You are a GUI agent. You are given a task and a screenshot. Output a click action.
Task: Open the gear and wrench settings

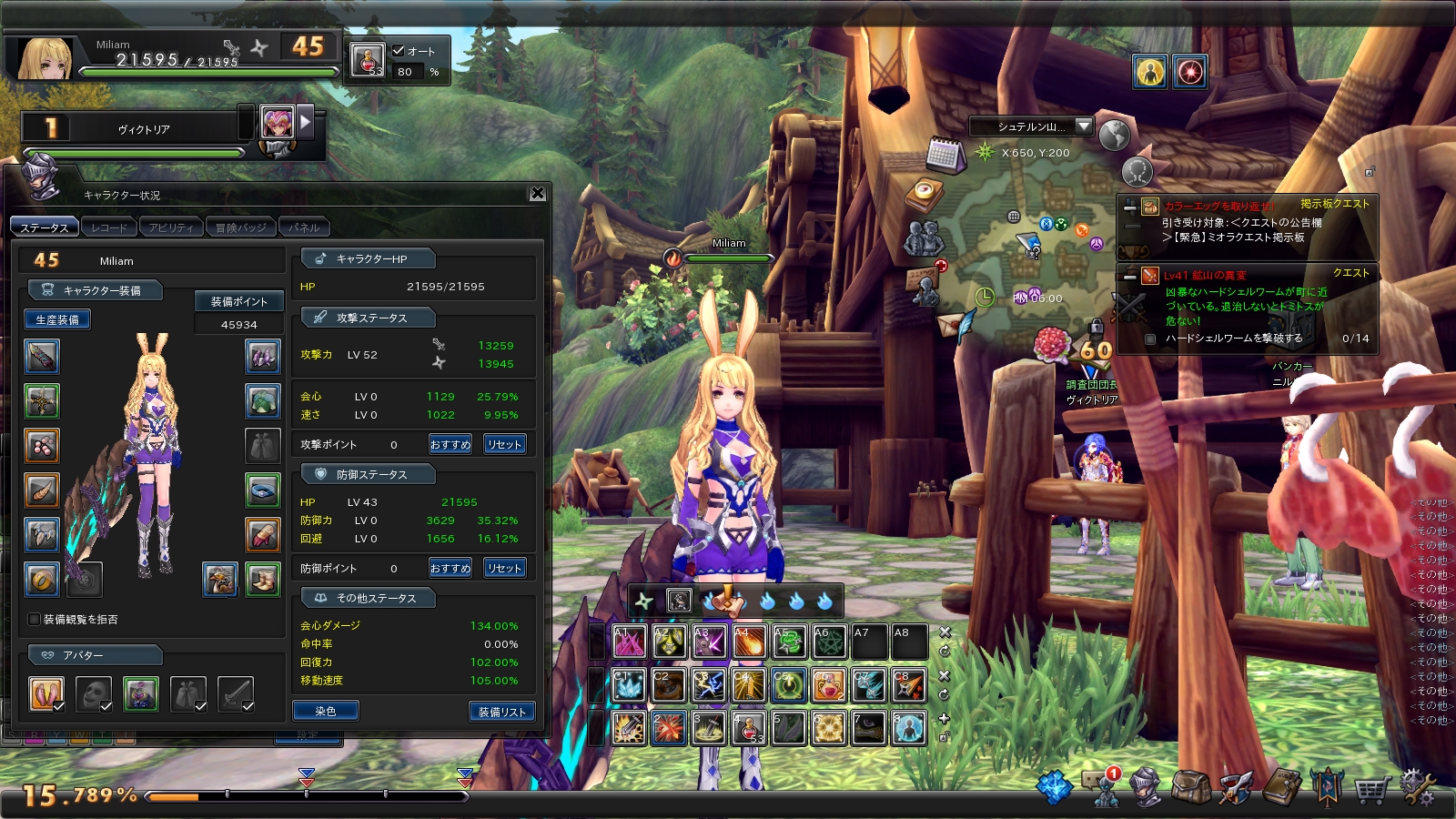[1417, 787]
